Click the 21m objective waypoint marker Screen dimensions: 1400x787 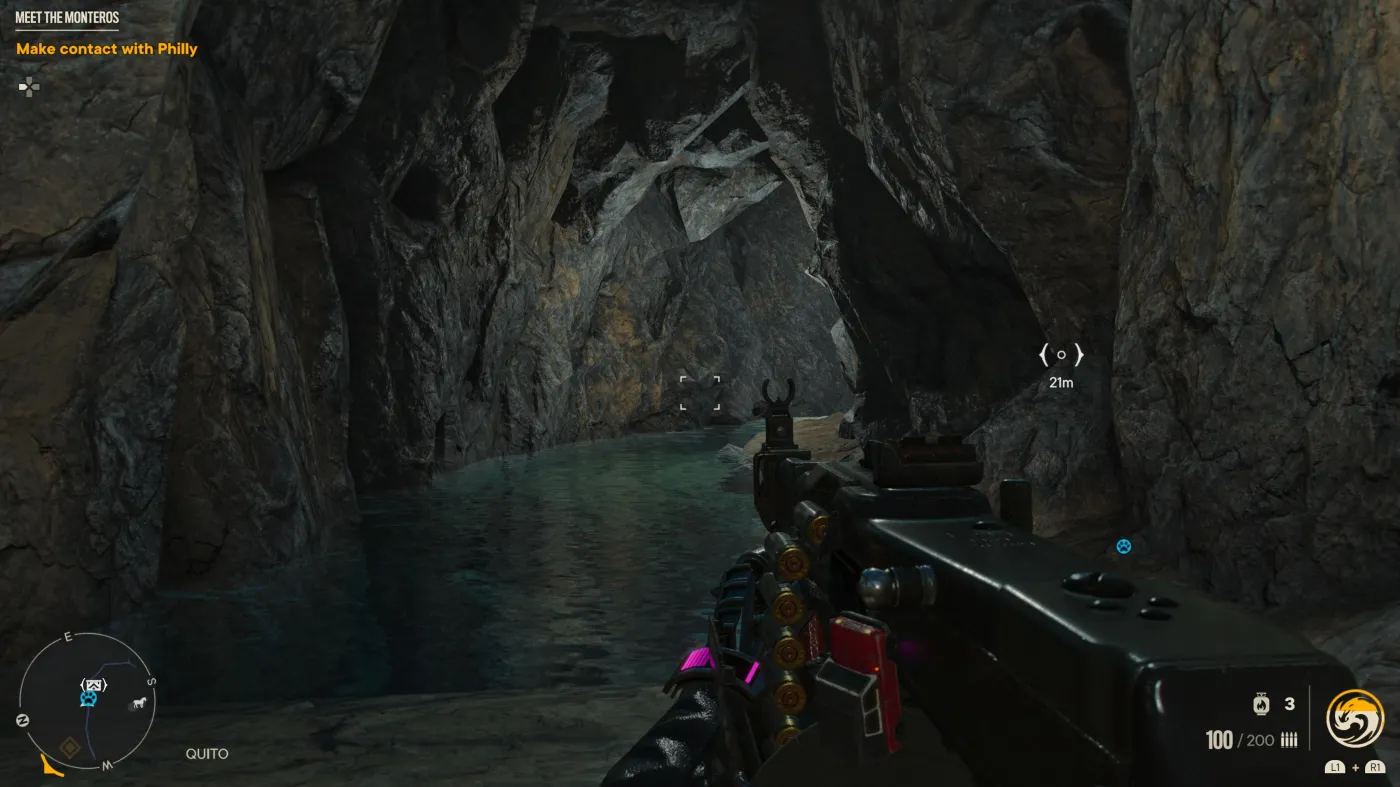coord(1061,355)
